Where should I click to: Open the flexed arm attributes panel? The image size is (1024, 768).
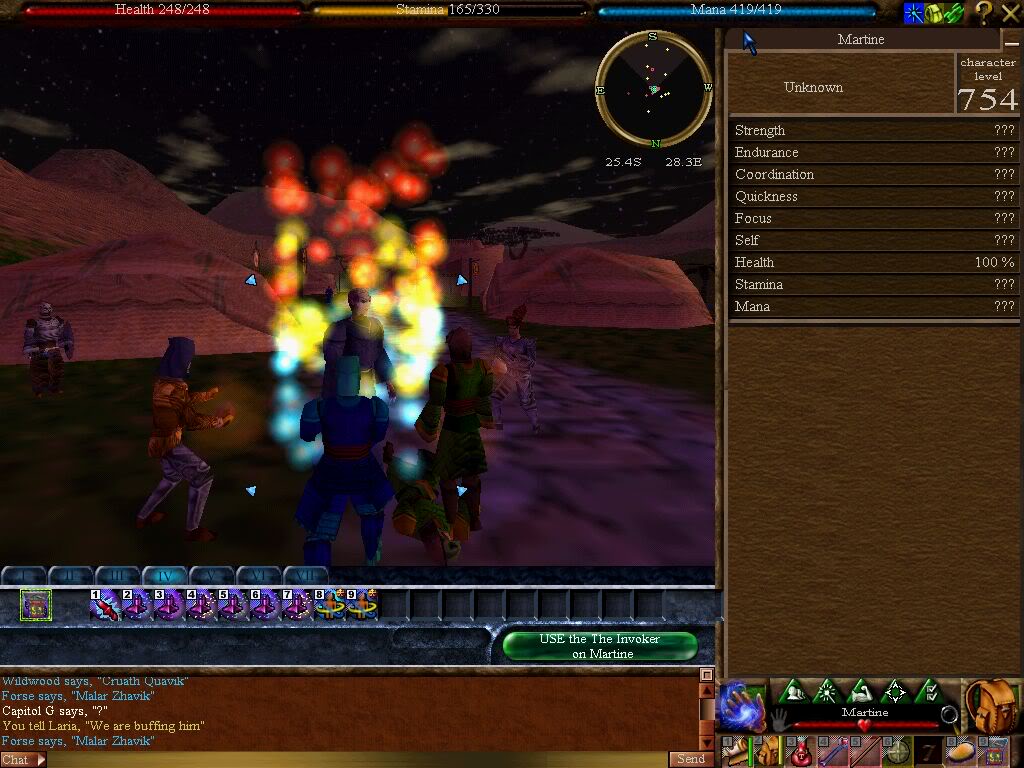[x=860, y=691]
